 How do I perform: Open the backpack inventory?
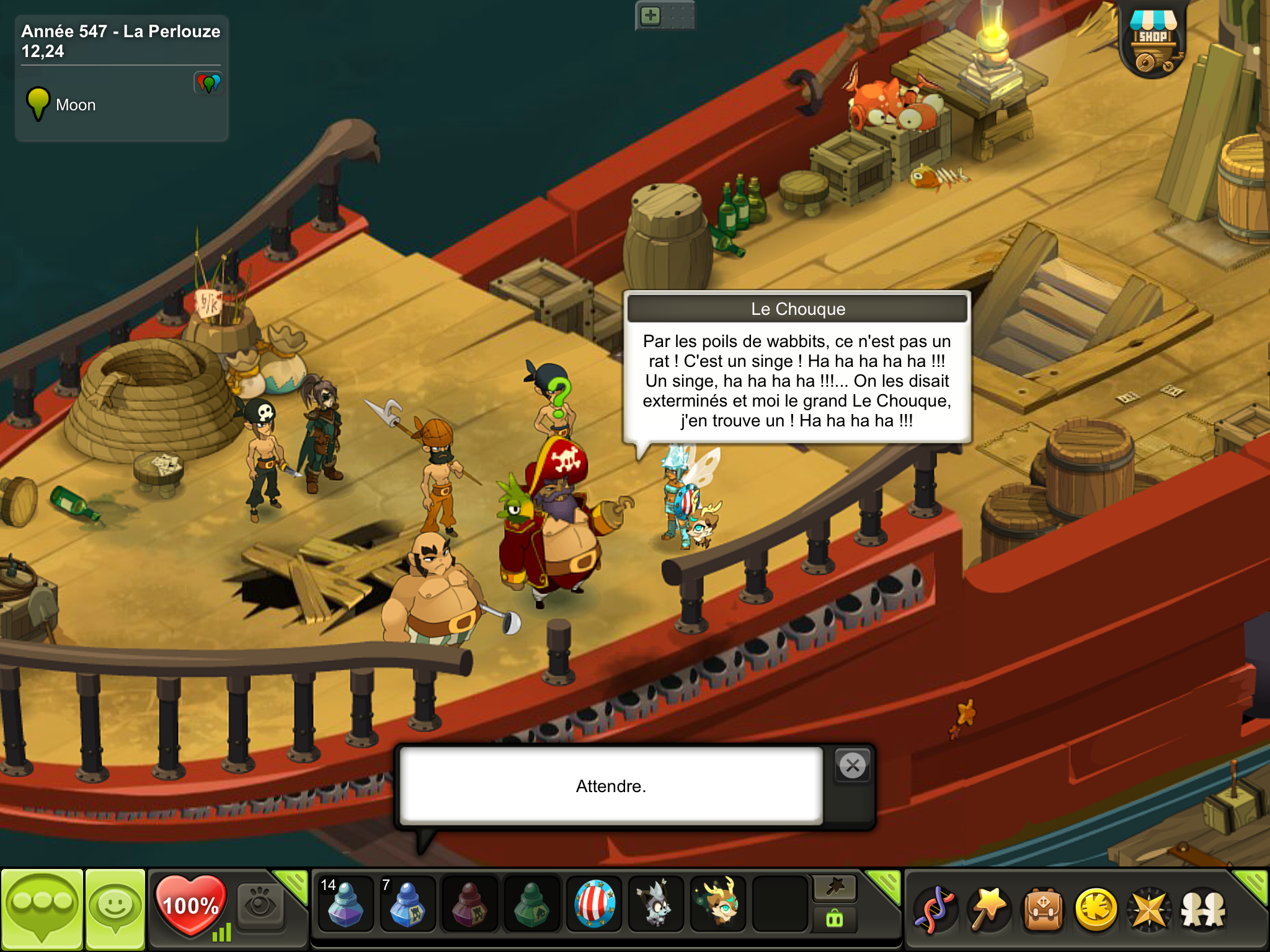click(x=1043, y=910)
